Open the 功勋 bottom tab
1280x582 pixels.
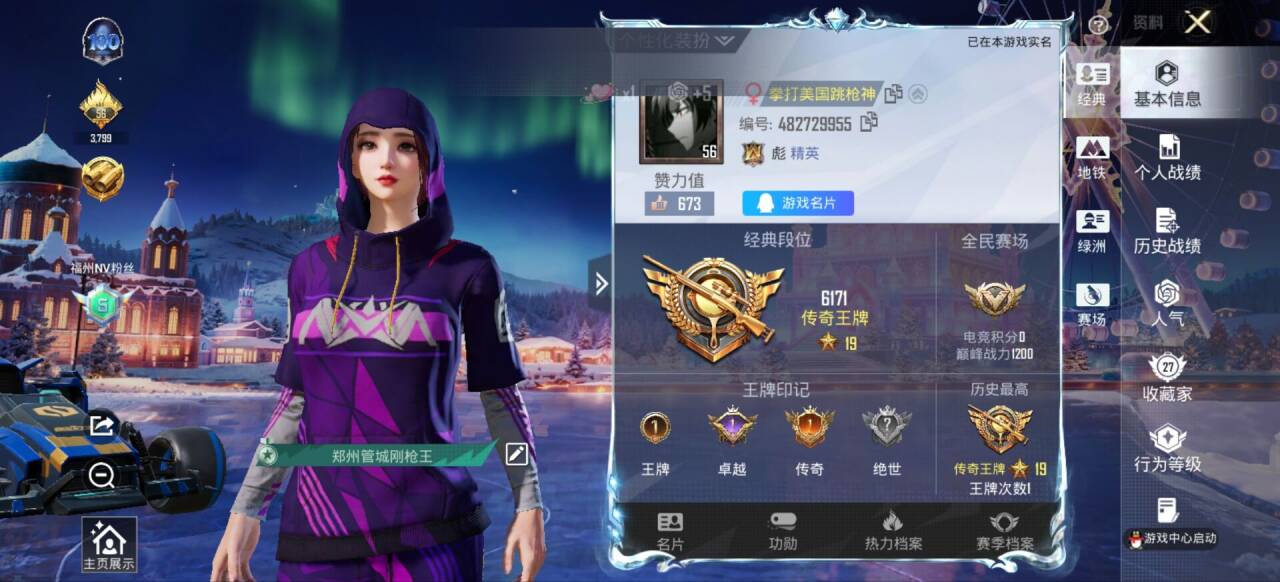click(x=783, y=531)
